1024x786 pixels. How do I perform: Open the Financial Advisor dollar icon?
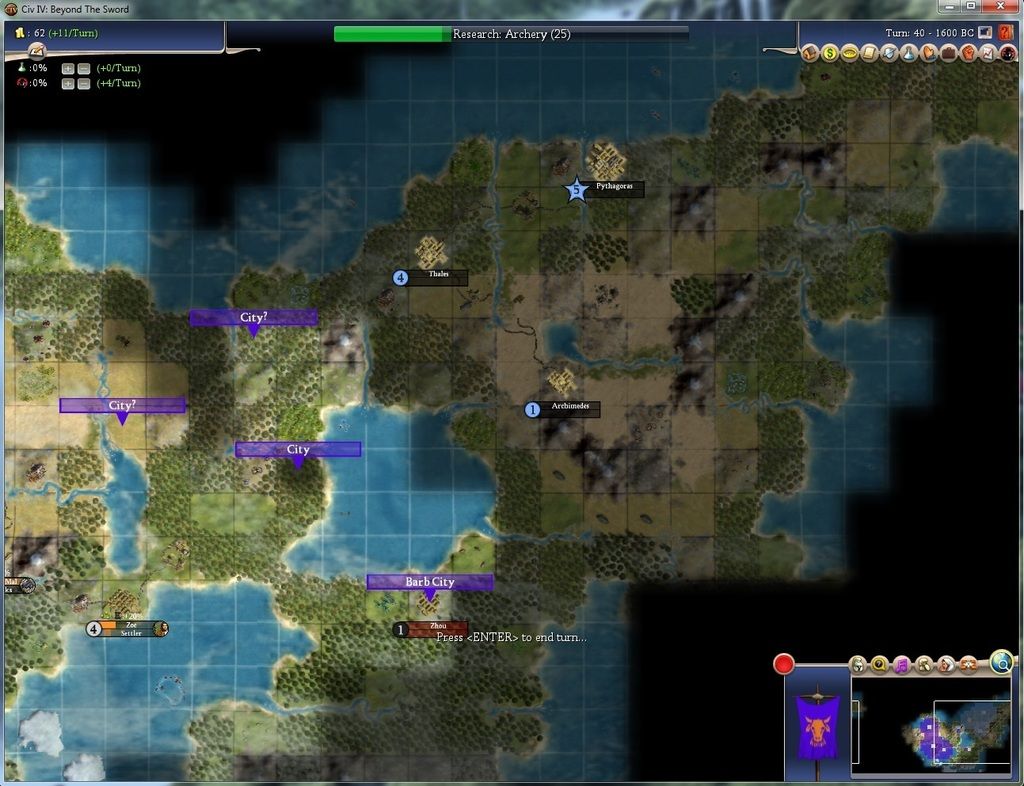pos(830,53)
